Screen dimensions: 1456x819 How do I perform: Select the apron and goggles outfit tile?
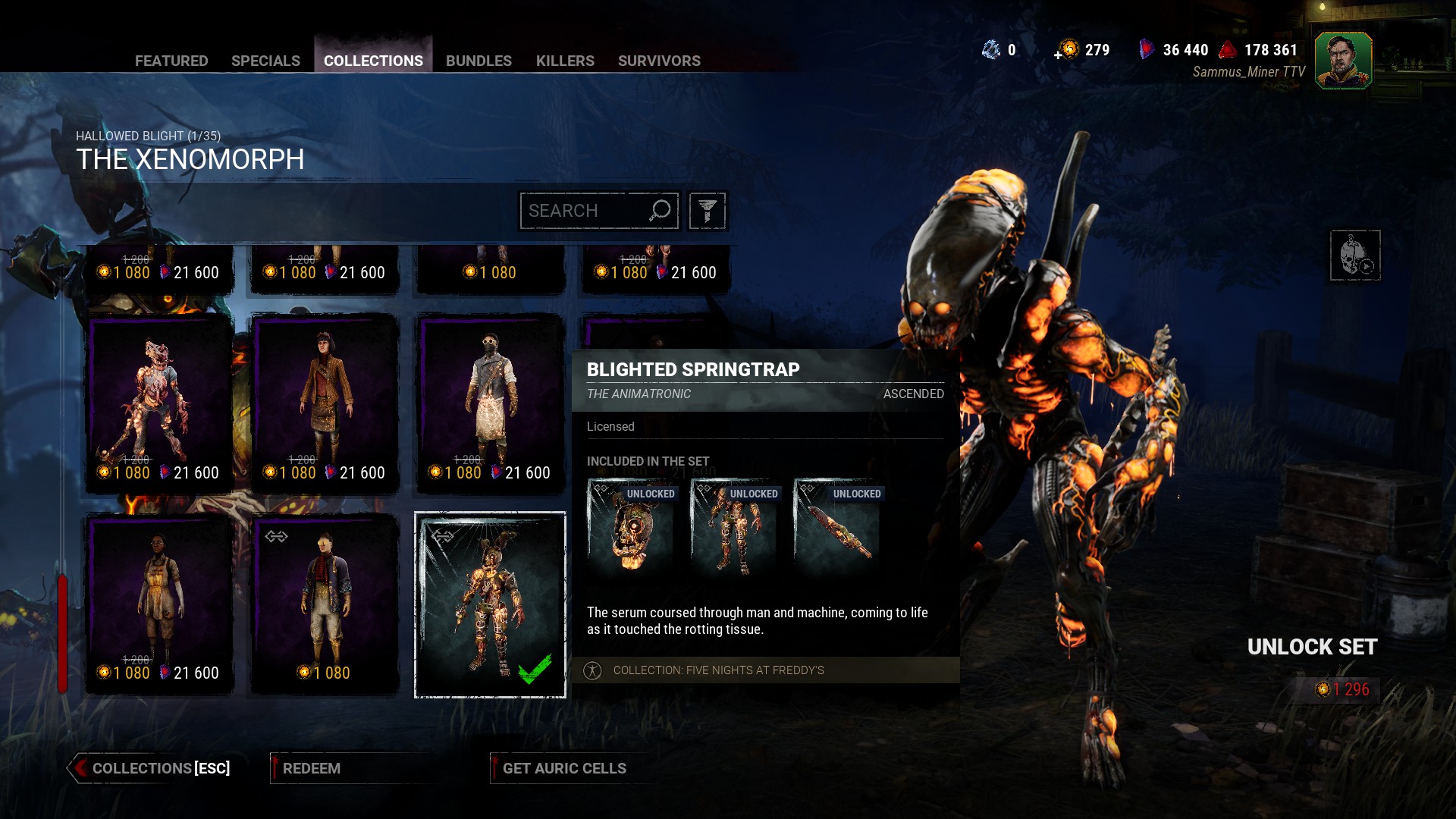491,402
